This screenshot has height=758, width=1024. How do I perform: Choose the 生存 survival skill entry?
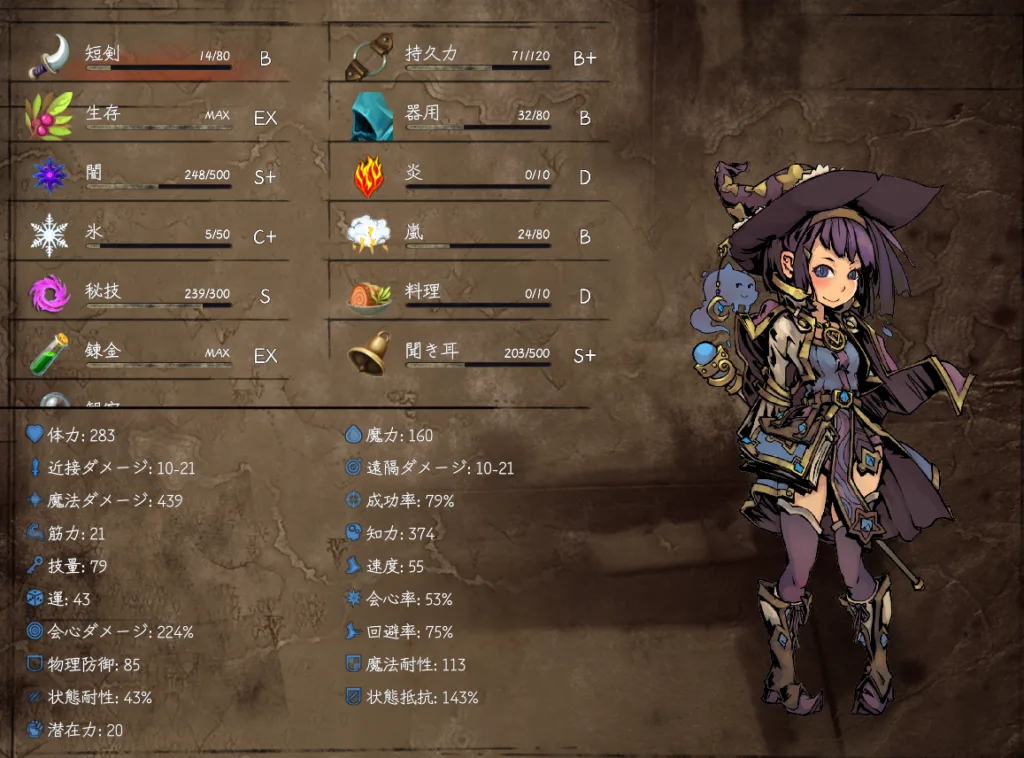[150, 117]
